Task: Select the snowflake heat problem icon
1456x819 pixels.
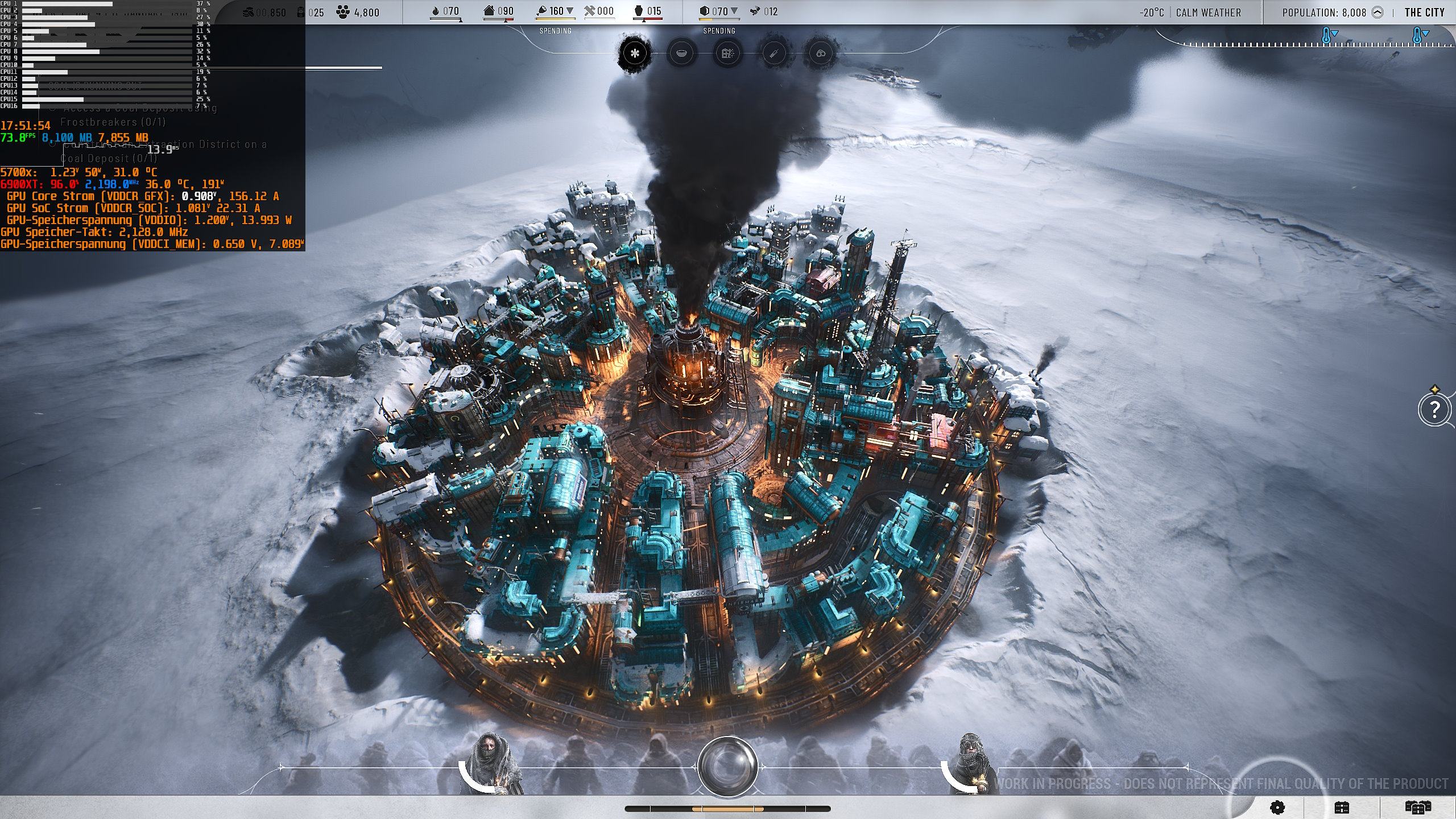Action: 635,53
